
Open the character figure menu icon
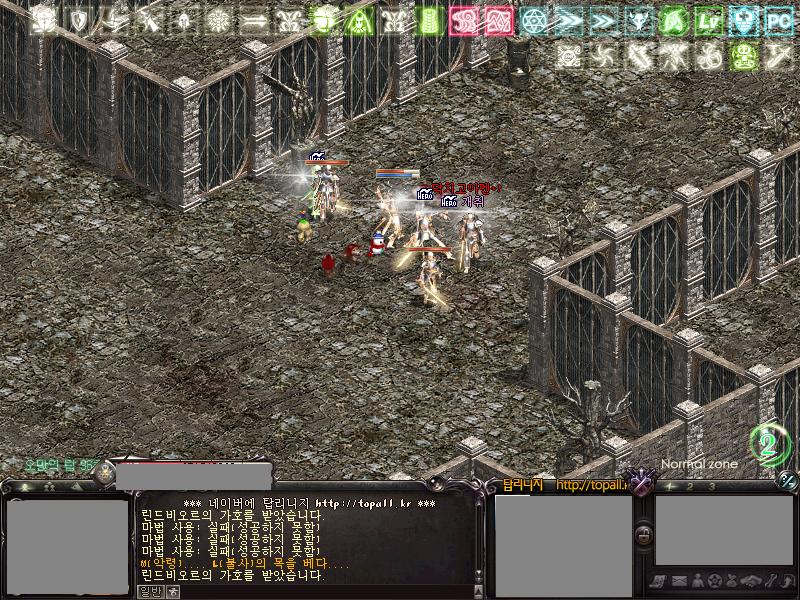(697, 581)
